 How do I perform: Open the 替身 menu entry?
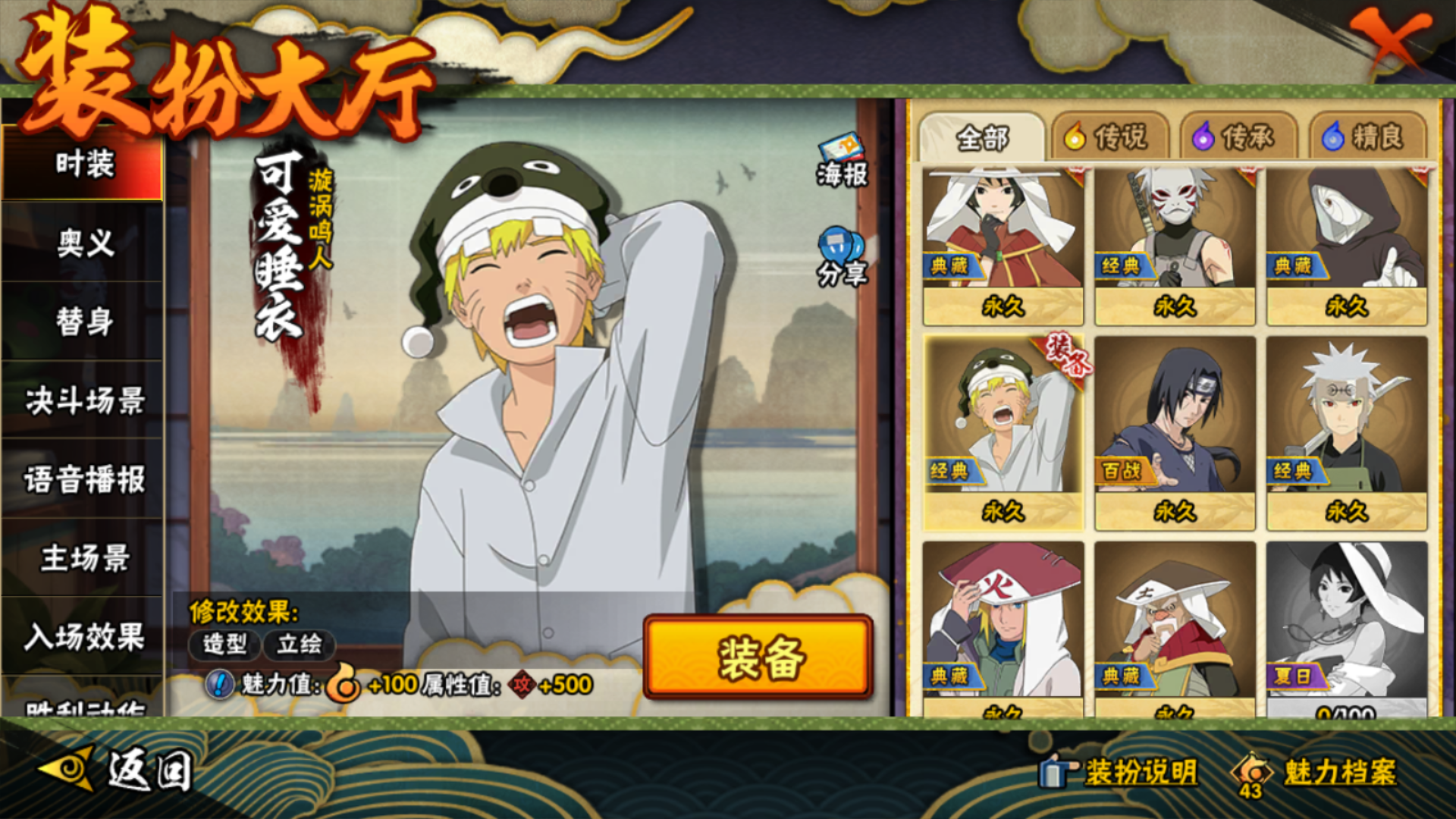tap(83, 322)
